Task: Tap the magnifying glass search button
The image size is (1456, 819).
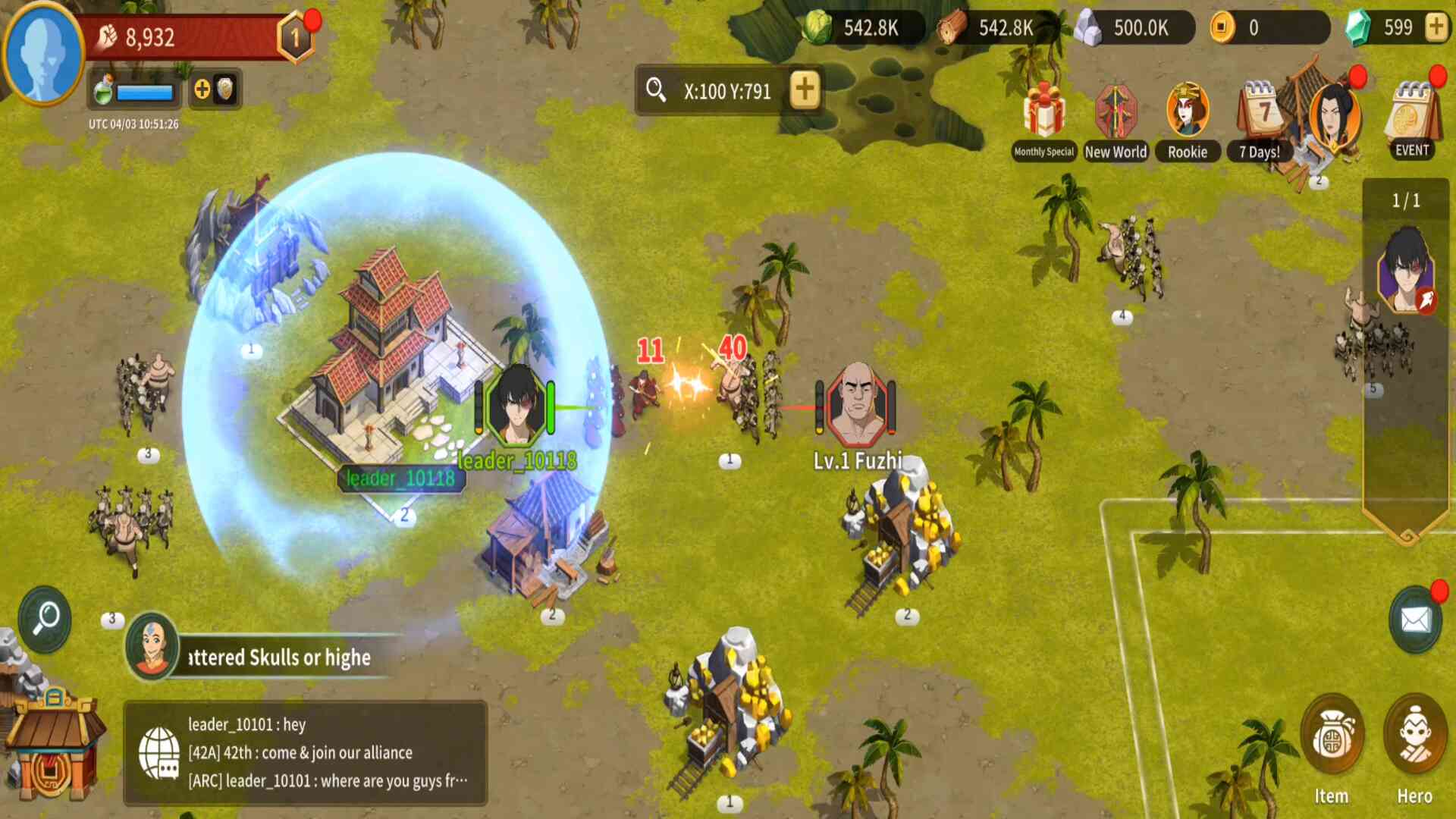Action: [45, 619]
